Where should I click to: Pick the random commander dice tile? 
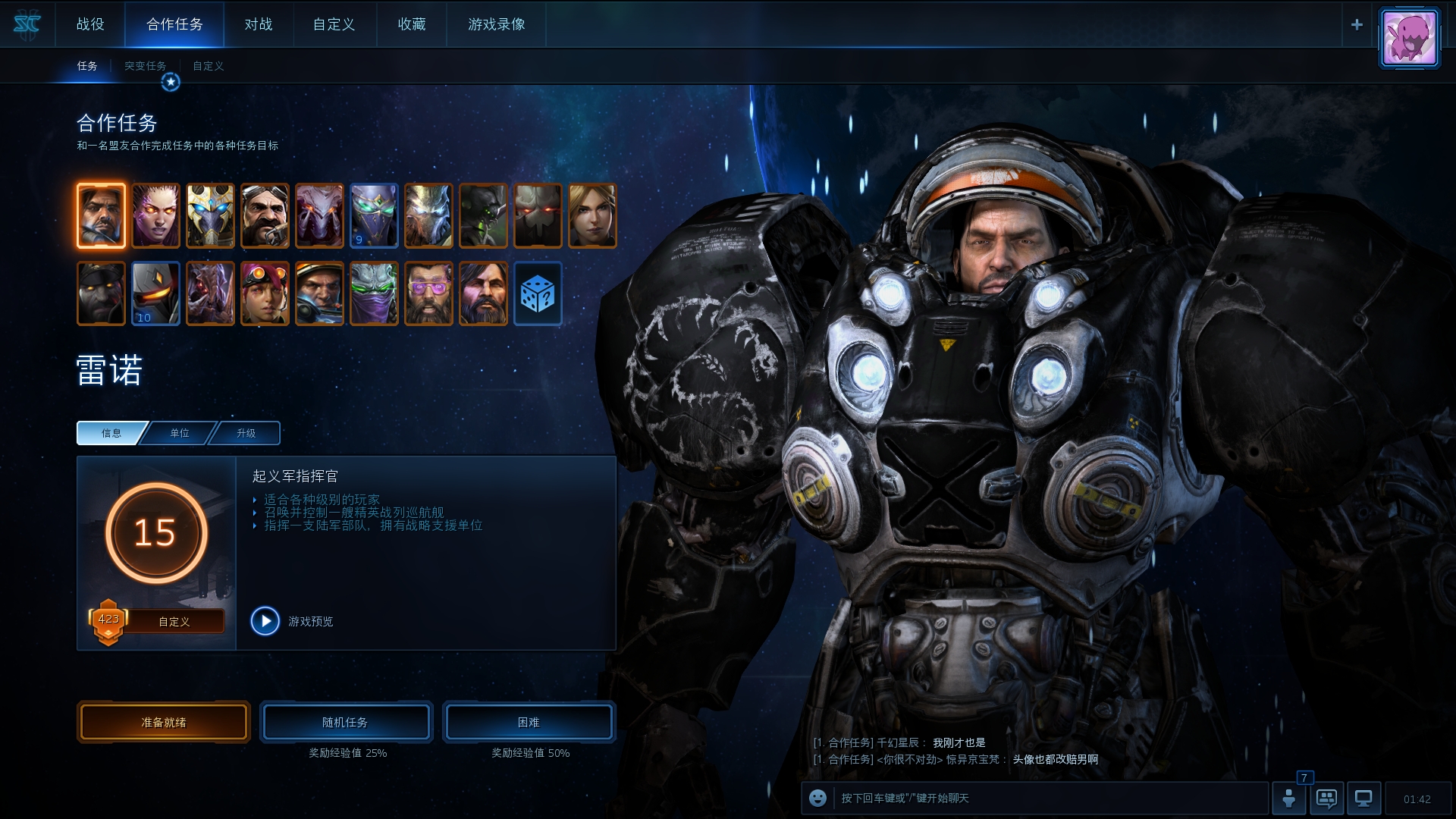pyautogui.click(x=538, y=294)
